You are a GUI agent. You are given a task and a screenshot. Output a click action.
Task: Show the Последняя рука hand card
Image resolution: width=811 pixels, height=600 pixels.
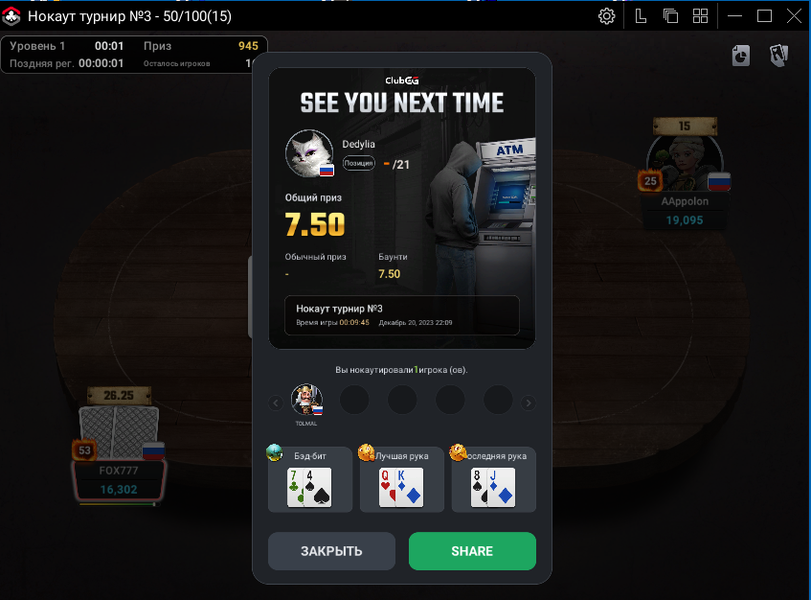(x=493, y=480)
